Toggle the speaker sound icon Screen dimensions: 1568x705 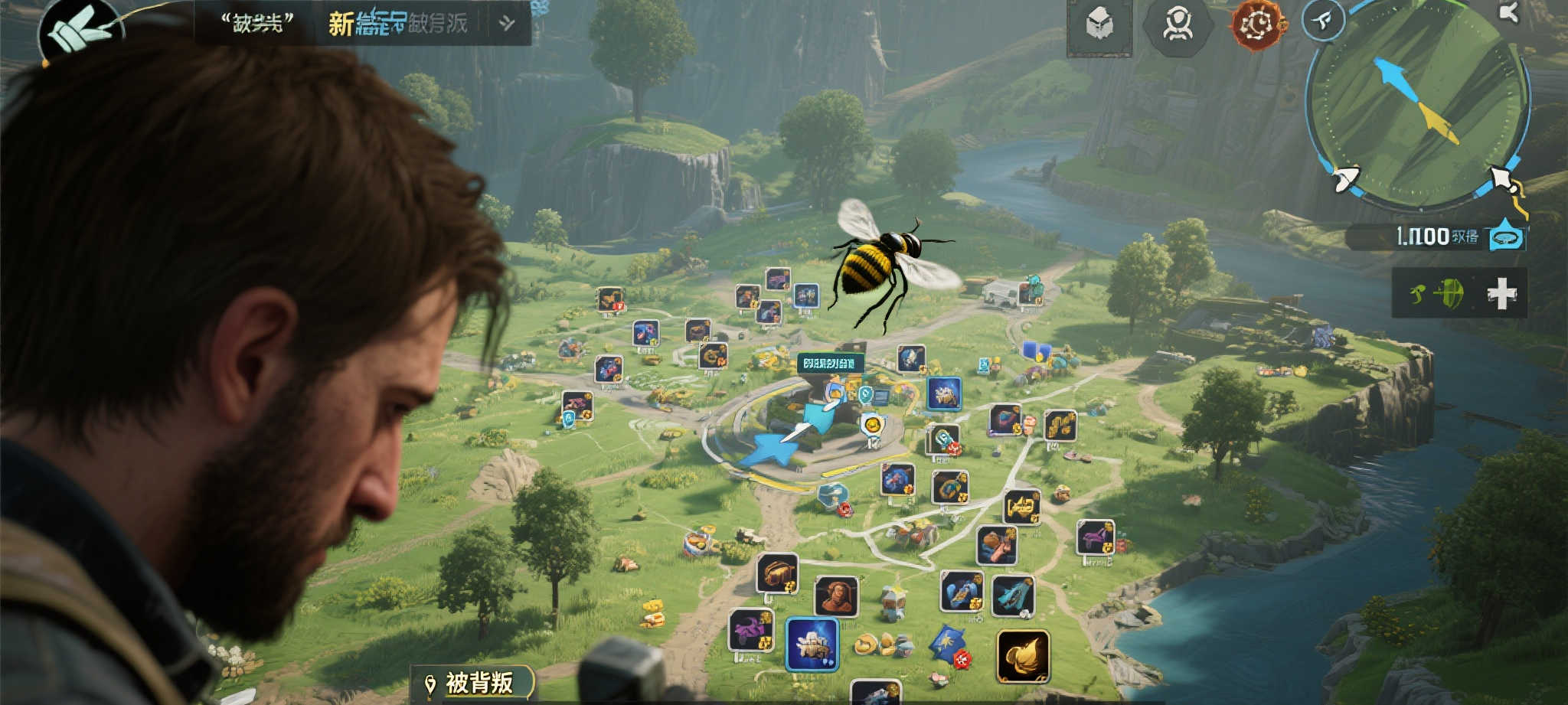point(1508,12)
